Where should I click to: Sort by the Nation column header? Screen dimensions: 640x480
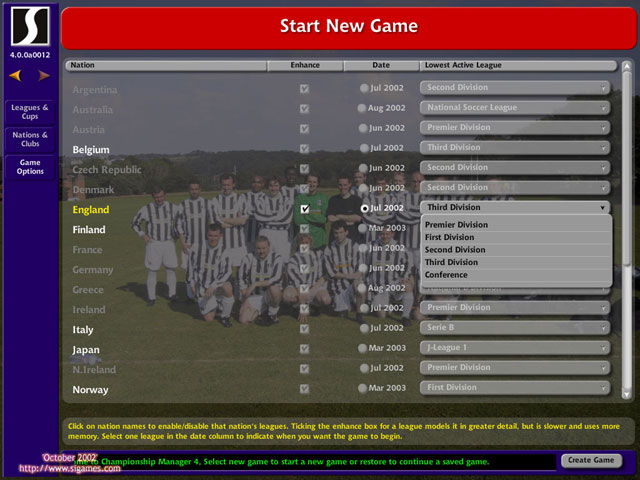coord(166,65)
